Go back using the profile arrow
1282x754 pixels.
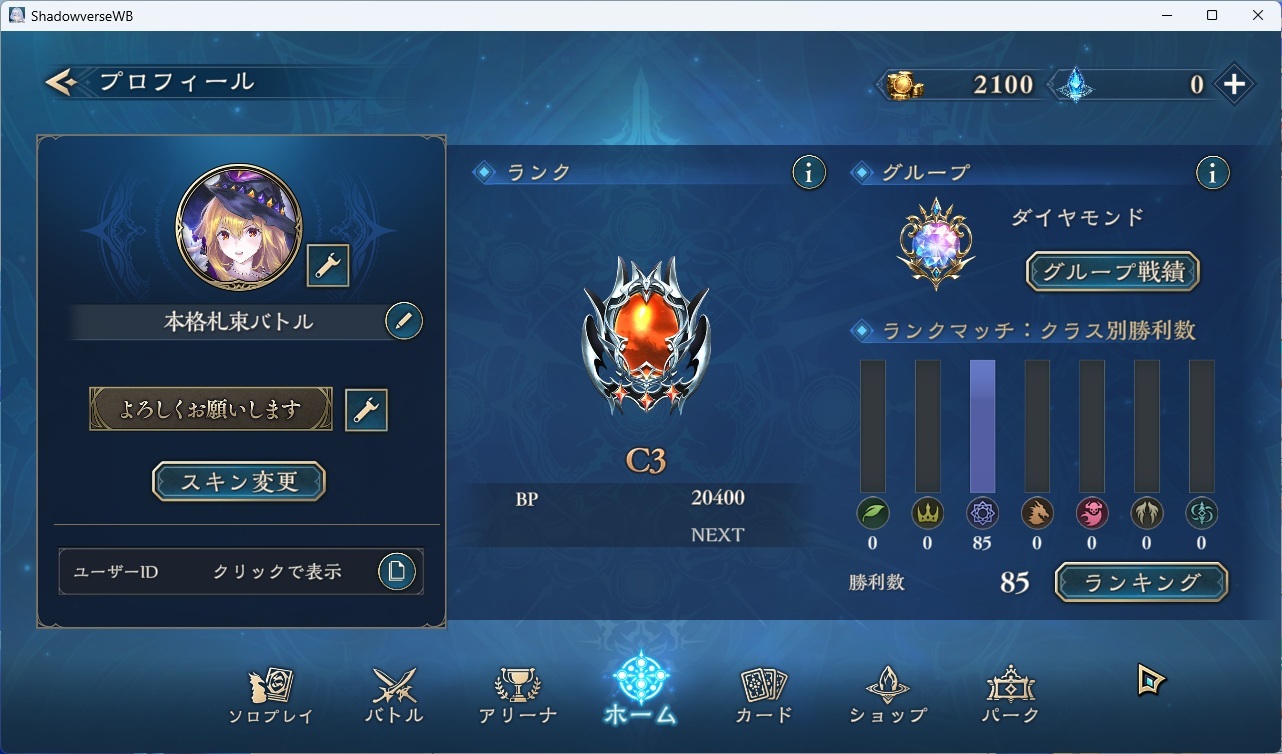[62, 82]
